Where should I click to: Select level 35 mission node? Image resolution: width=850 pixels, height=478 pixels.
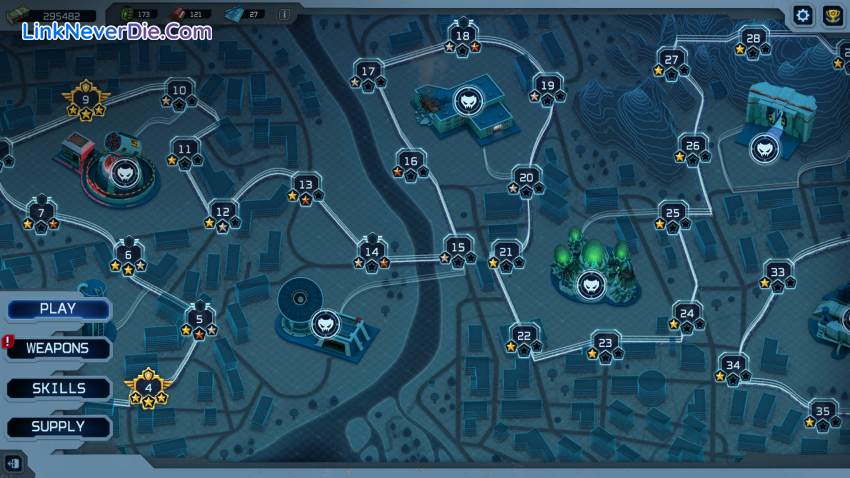(822, 411)
